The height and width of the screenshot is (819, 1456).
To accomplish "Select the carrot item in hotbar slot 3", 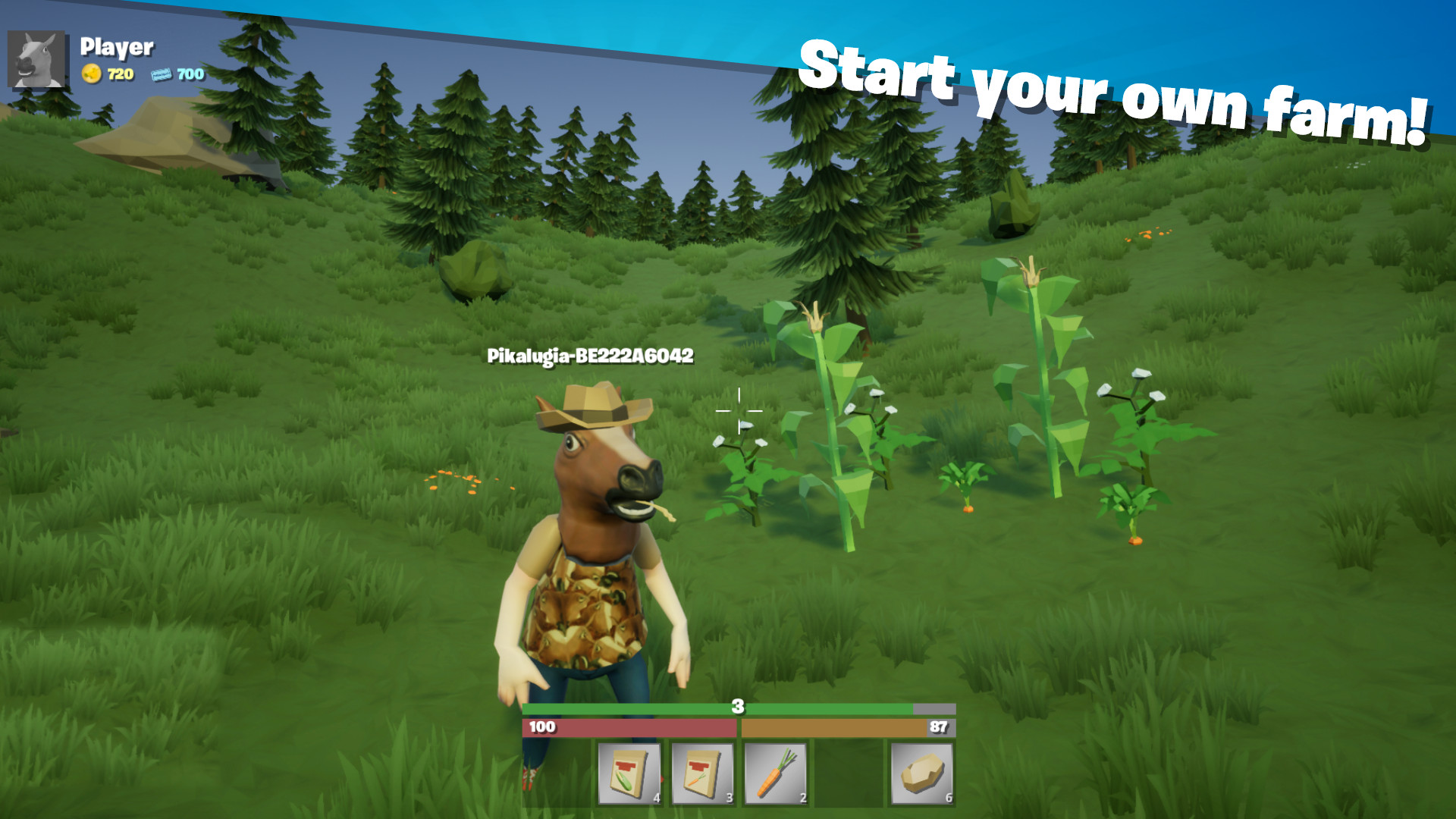I will (776, 772).
